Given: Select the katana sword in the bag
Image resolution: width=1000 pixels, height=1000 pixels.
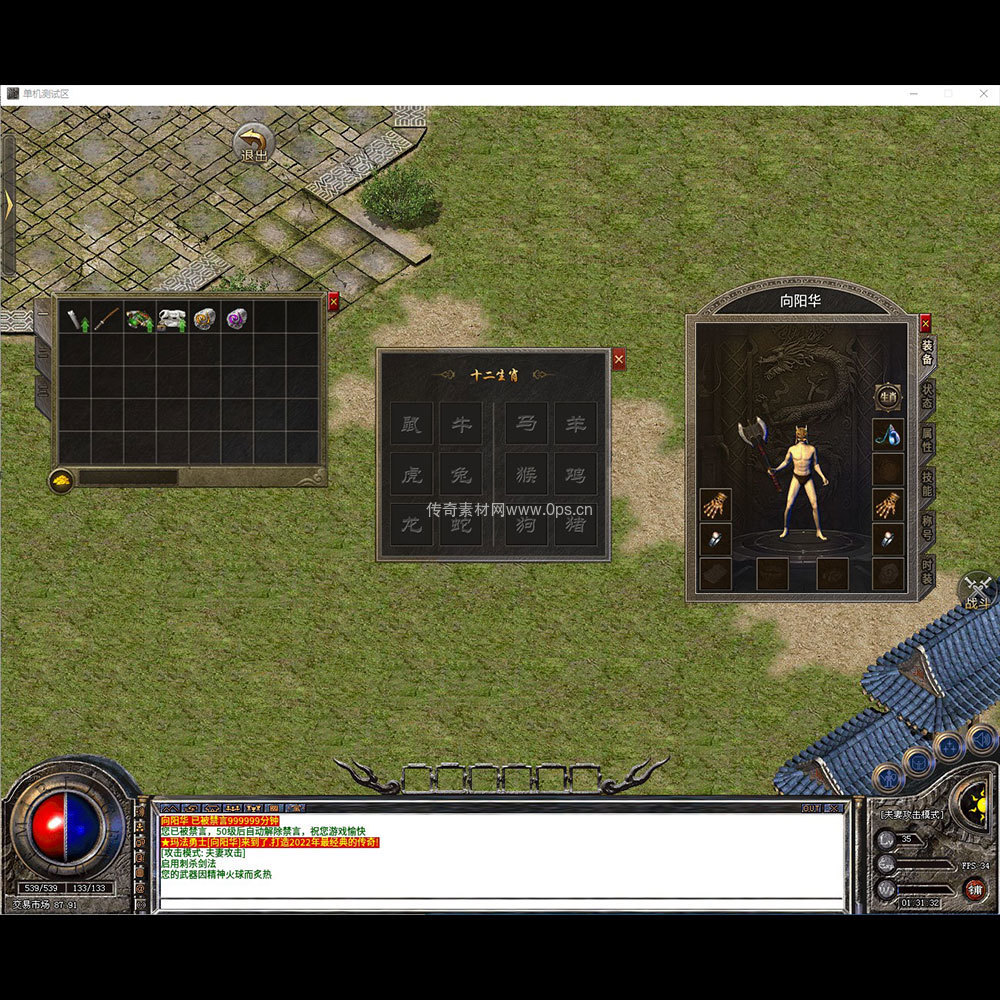Looking at the screenshot, I should (x=107, y=319).
